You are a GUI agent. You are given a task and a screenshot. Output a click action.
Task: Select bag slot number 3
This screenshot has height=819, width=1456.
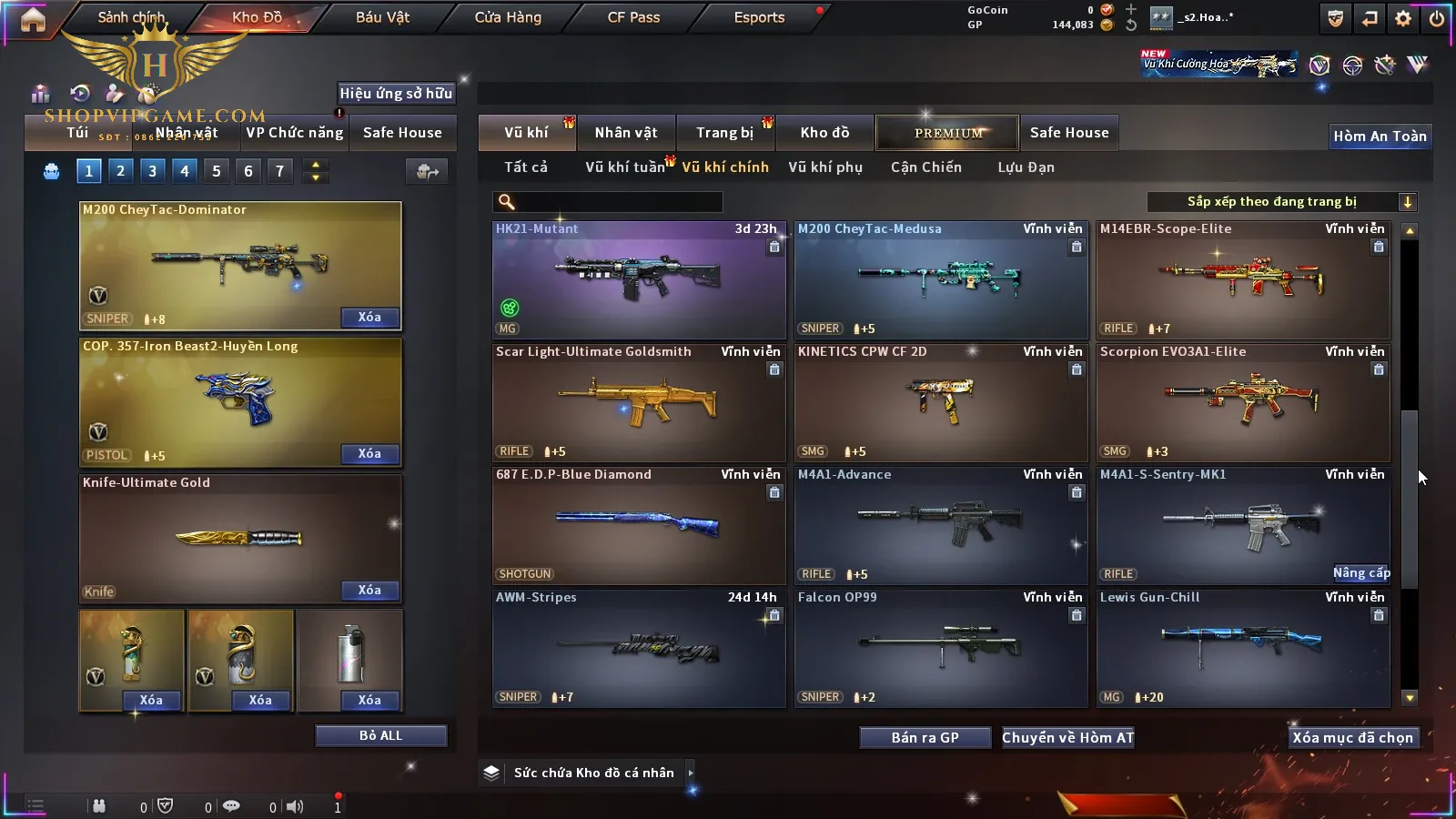point(152,170)
